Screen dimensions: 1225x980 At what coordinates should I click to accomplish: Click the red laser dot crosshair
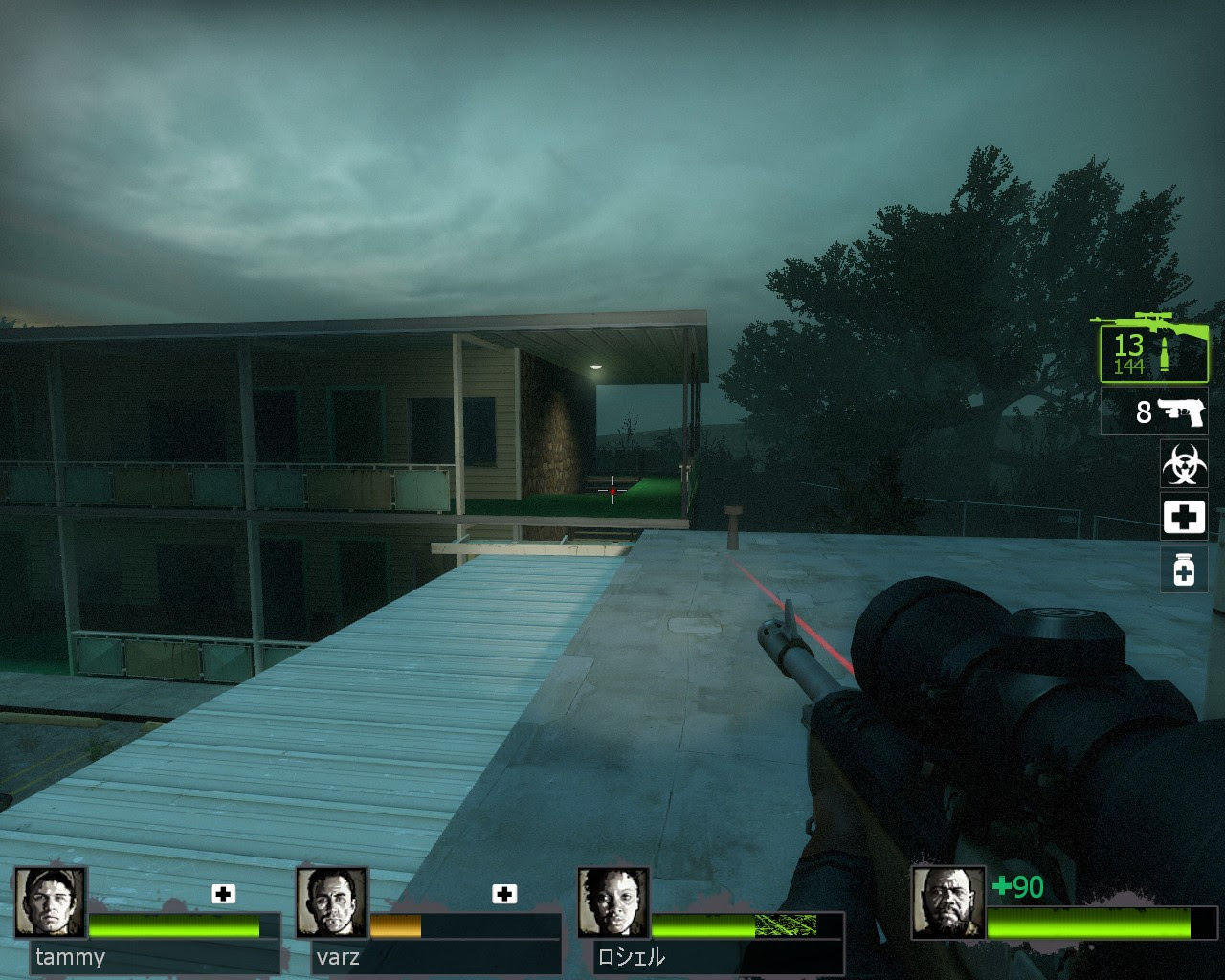[x=611, y=489]
